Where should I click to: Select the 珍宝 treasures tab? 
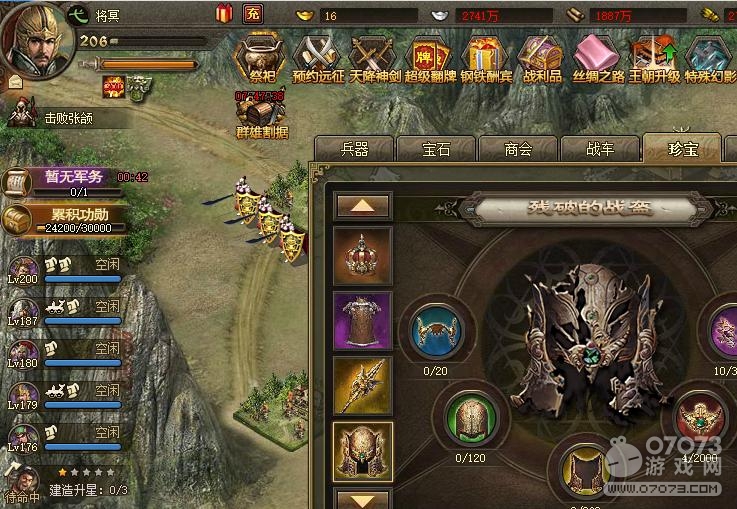pos(682,149)
